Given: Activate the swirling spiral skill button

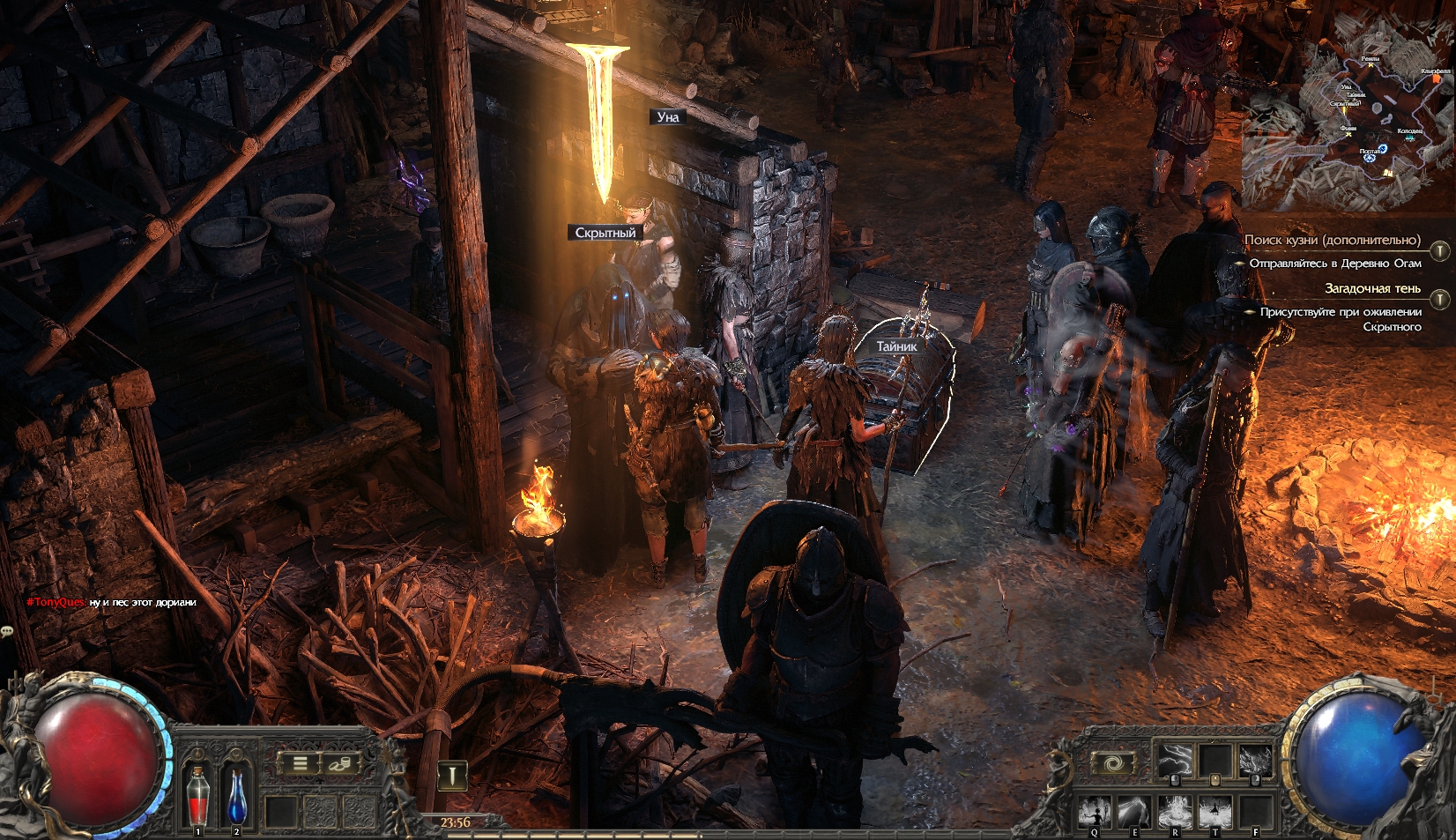Looking at the screenshot, I should (x=1112, y=762).
